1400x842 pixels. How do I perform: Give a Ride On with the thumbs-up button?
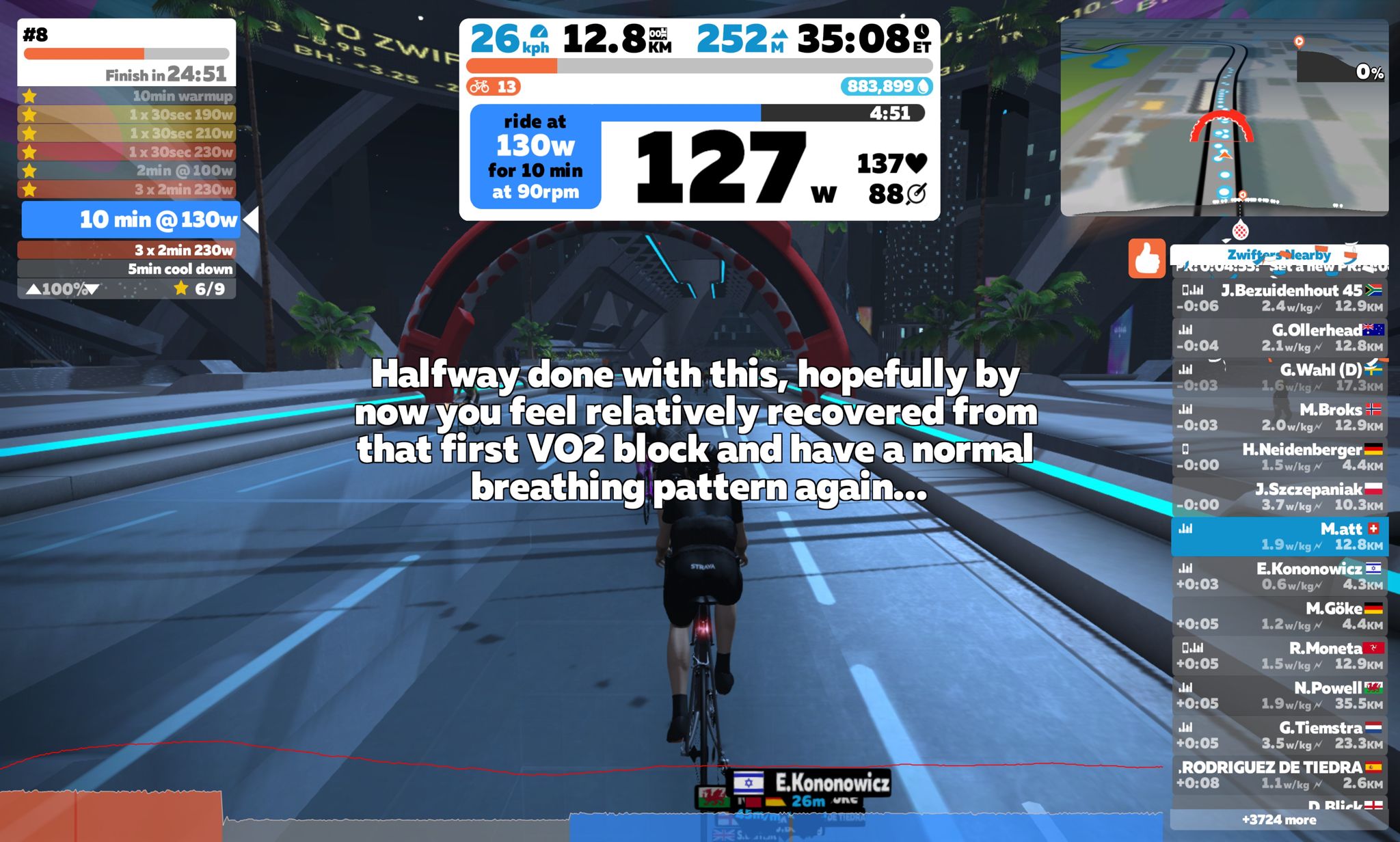tap(1146, 258)
